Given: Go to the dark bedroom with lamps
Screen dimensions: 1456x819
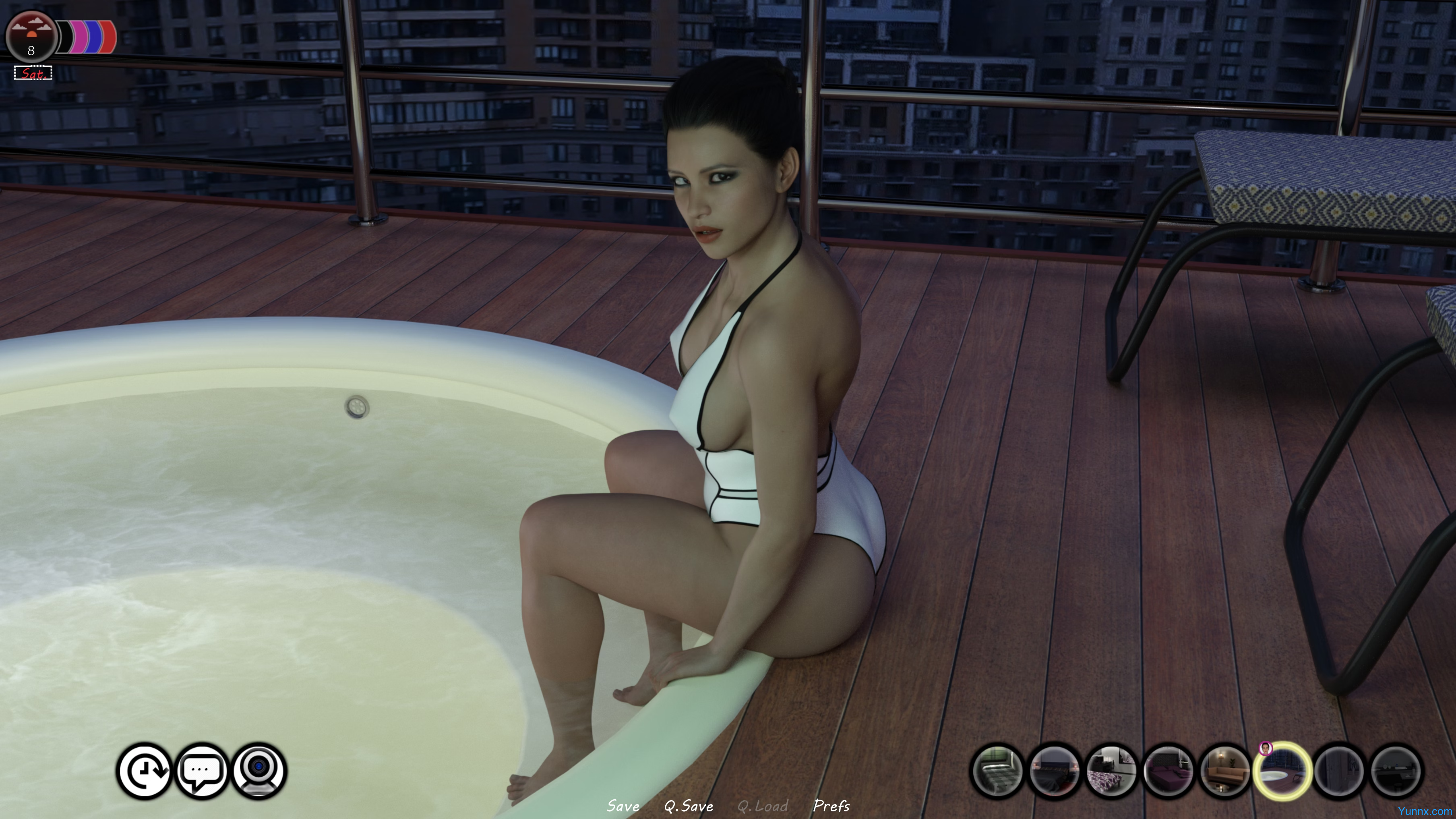Looking at the screenshot, I should (1054, 771).
